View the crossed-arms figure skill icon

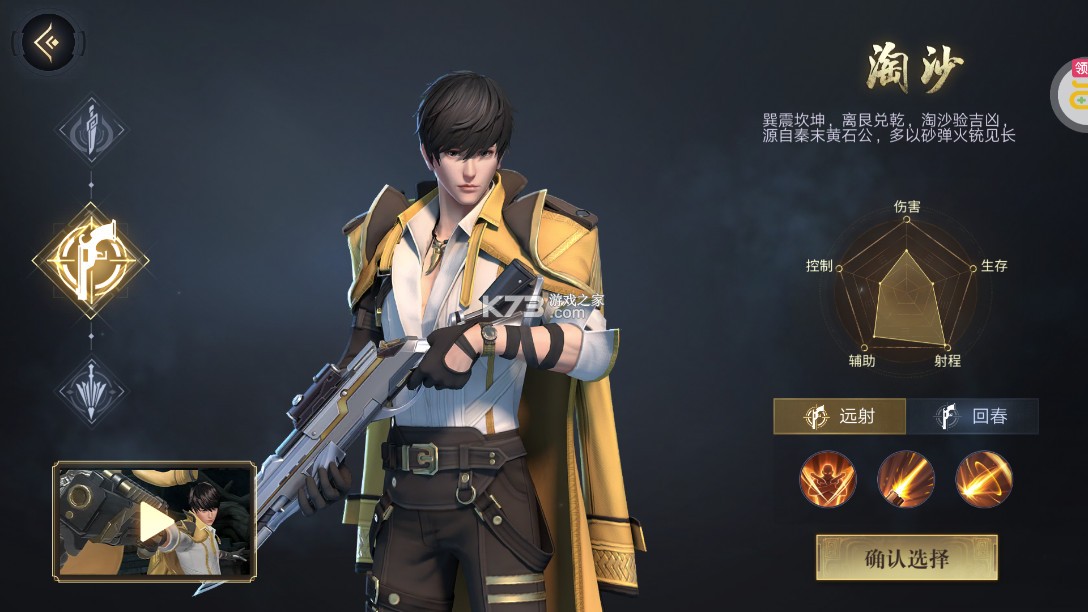[x=828, y=479]
